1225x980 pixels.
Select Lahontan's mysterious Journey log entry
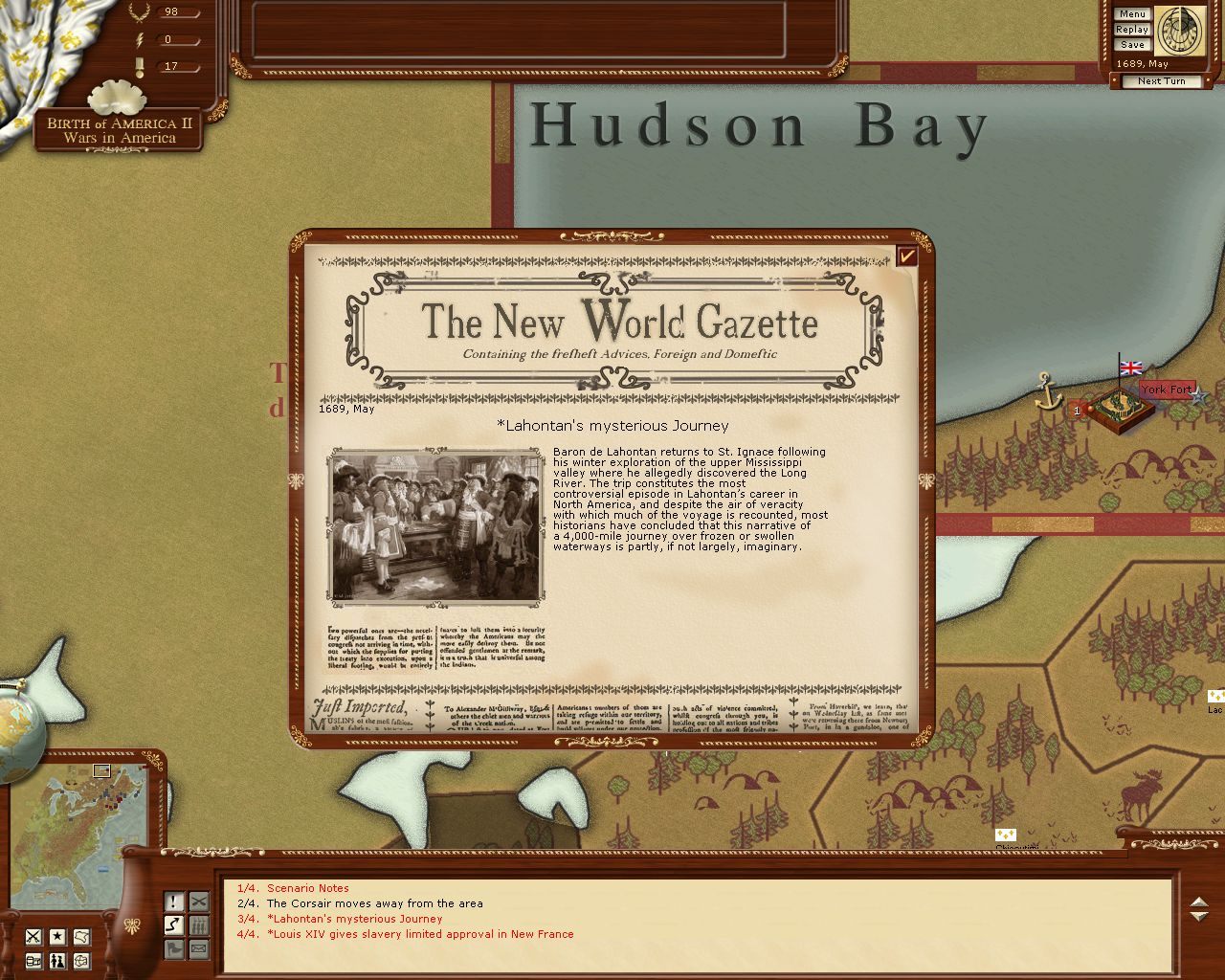pos(354,919)
